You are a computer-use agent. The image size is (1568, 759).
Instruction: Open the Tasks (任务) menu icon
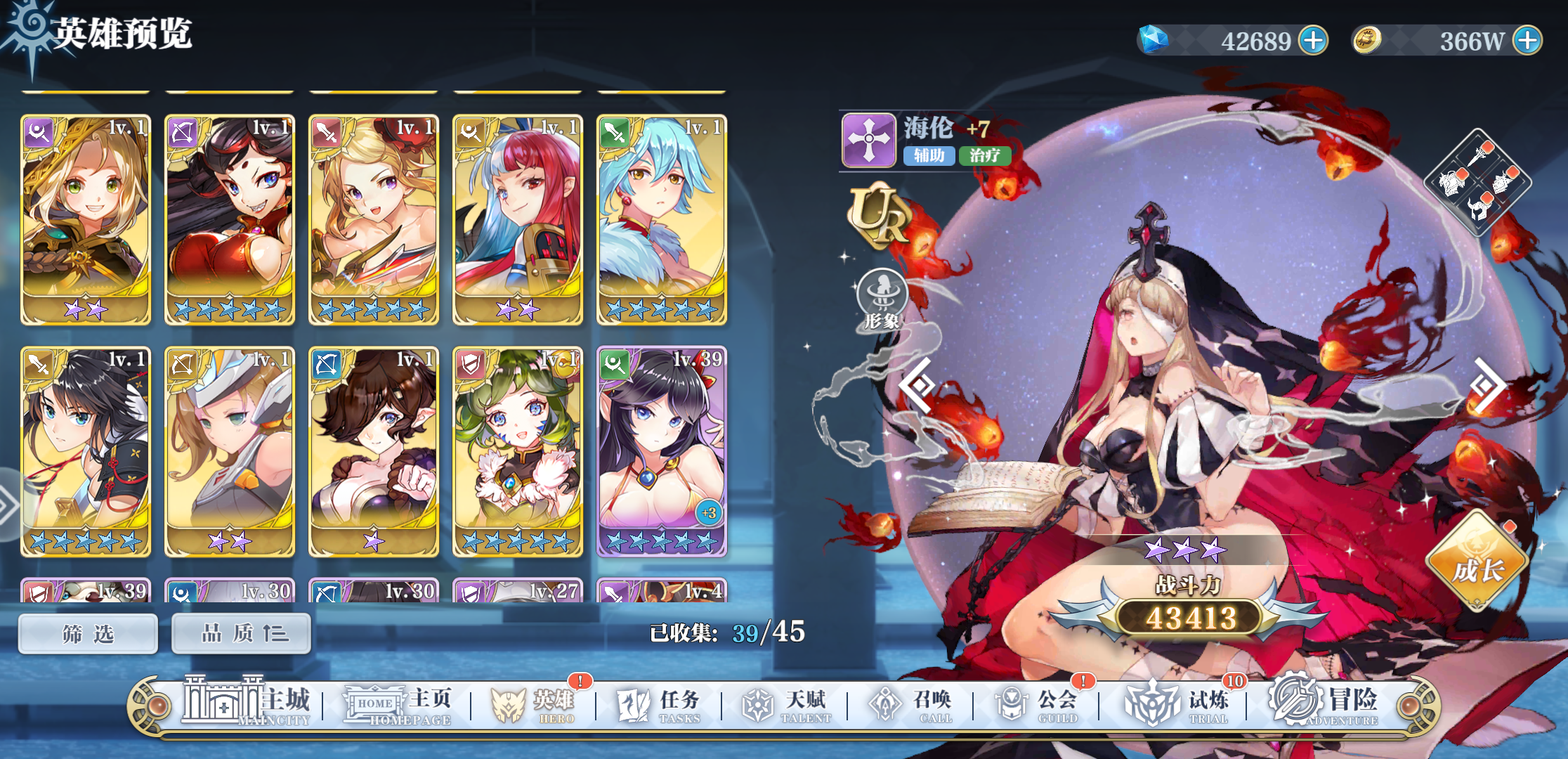click(633, 705)
